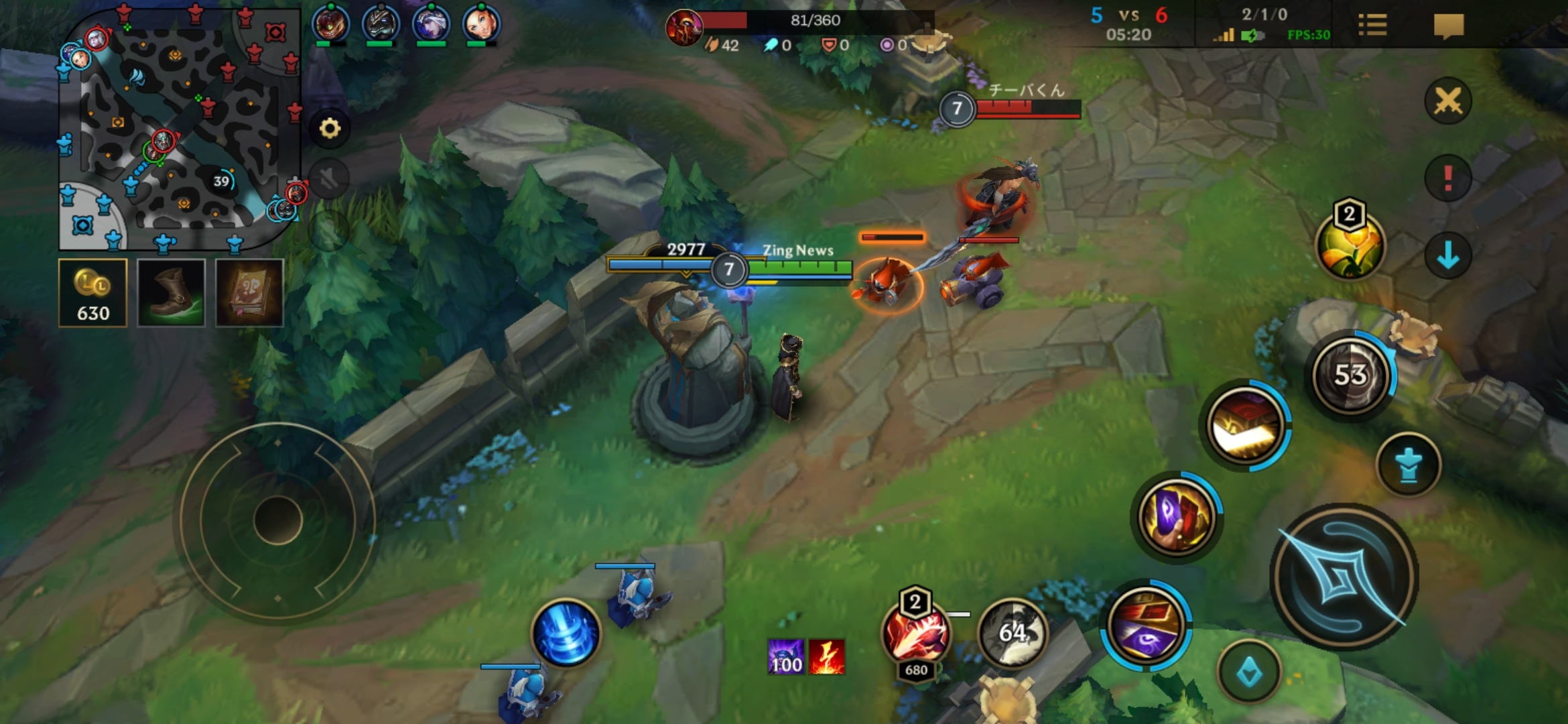Send the red exclamation danger ping
Viewport: 1568px width, 724px height.
(x=1447, y=178)
